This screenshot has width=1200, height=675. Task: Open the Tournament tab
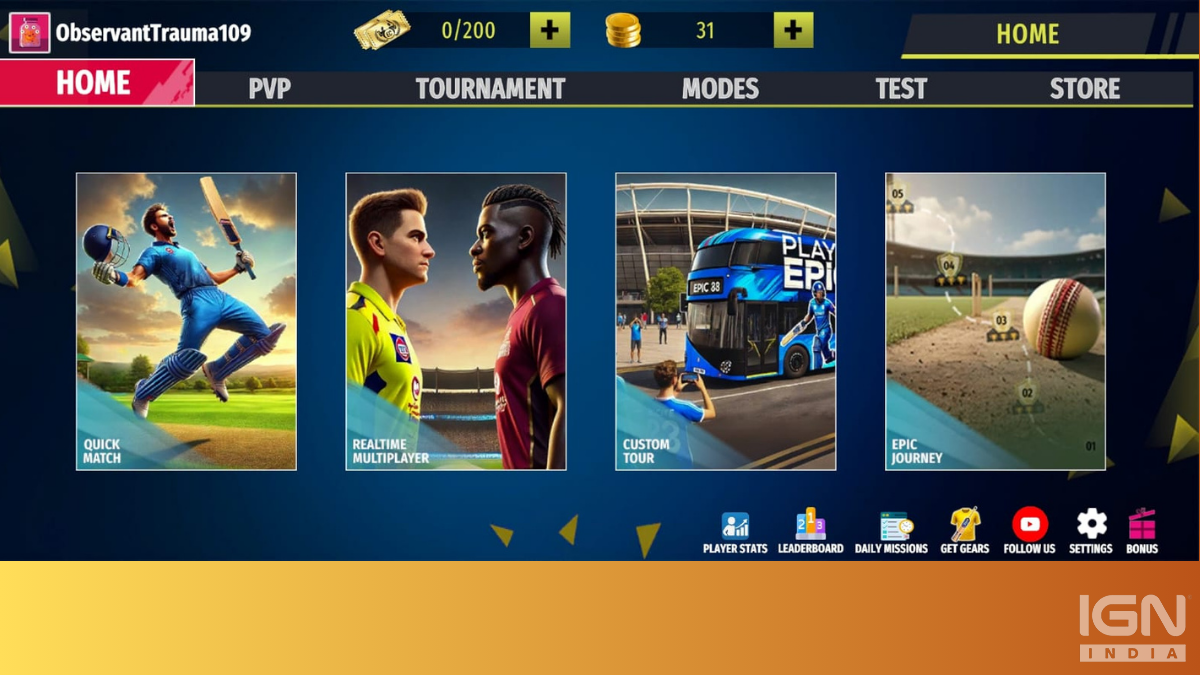[490, 89]
